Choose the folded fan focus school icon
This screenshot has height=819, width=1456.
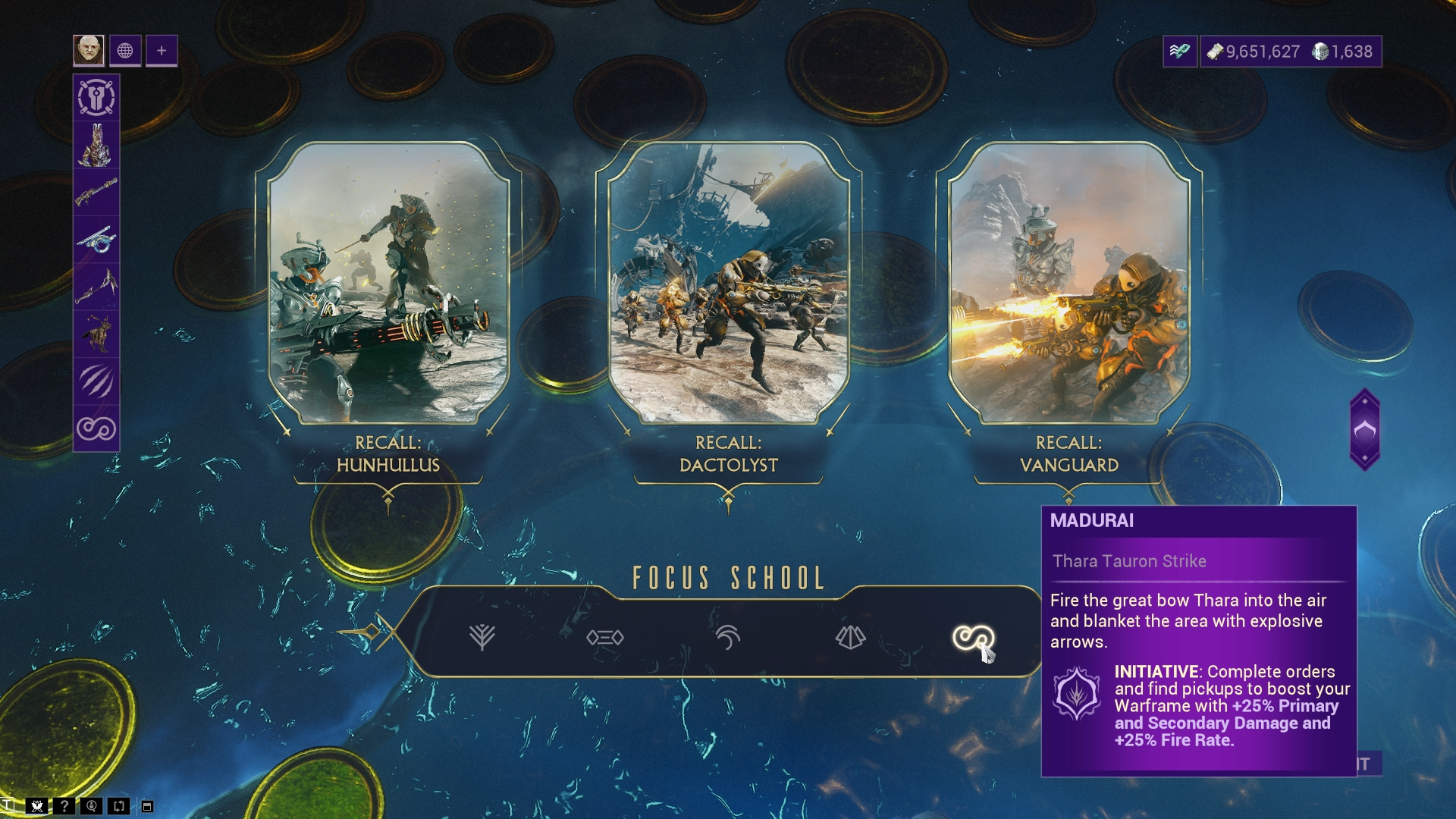pos(850,637)
